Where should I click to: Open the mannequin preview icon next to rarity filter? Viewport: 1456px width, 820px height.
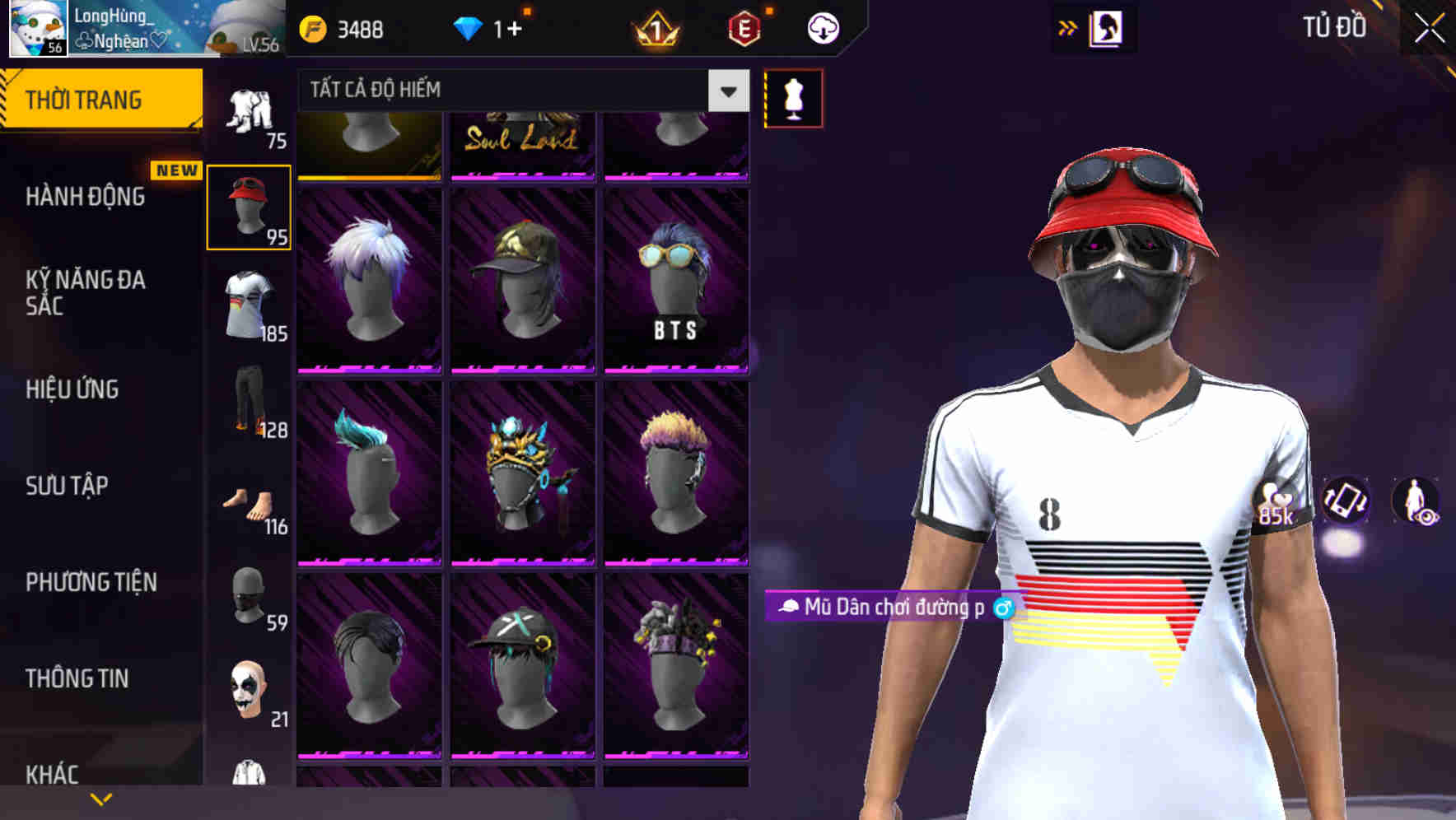[793, 97]
